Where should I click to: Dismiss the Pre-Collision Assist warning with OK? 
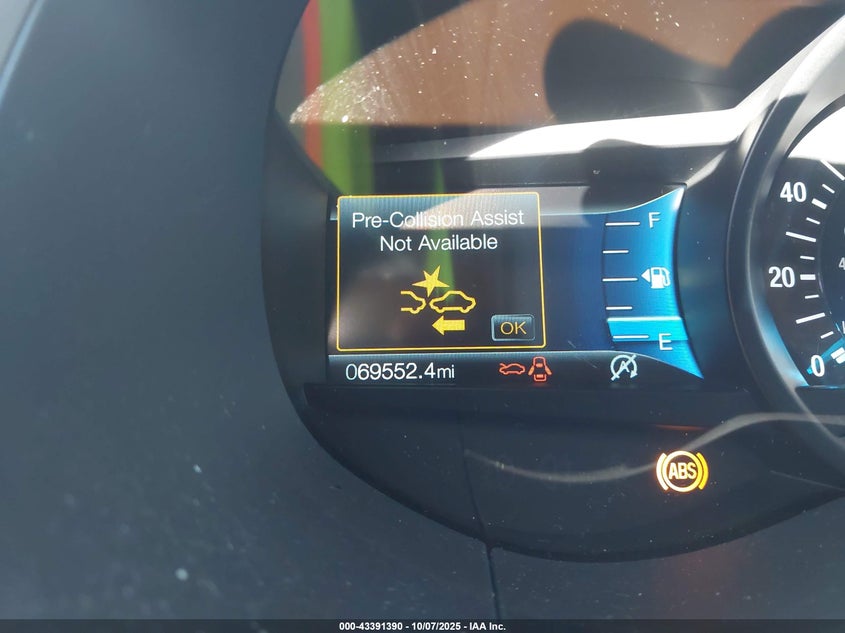point(513,327)
